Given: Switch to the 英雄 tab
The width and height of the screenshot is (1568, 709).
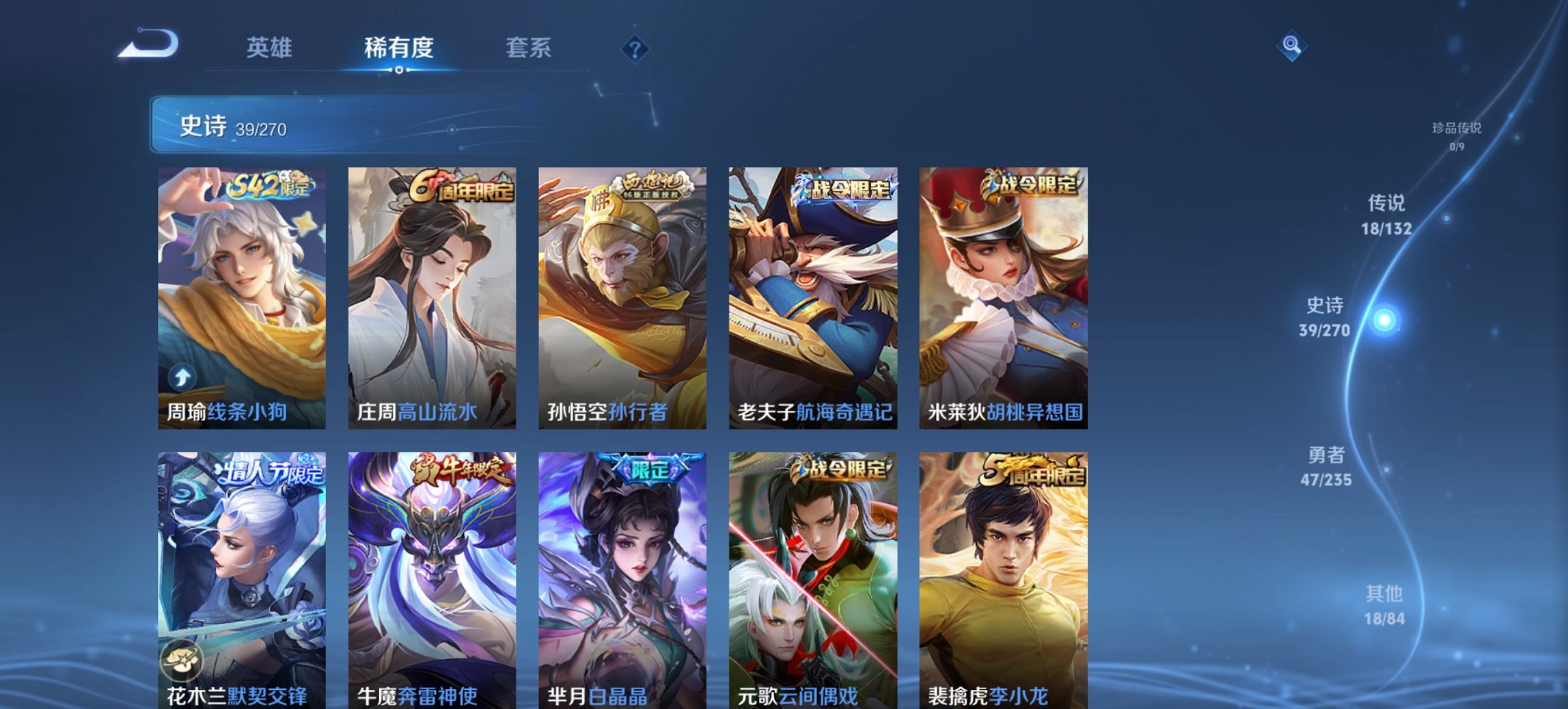Looking at the screenshot, I should (272, 48).
